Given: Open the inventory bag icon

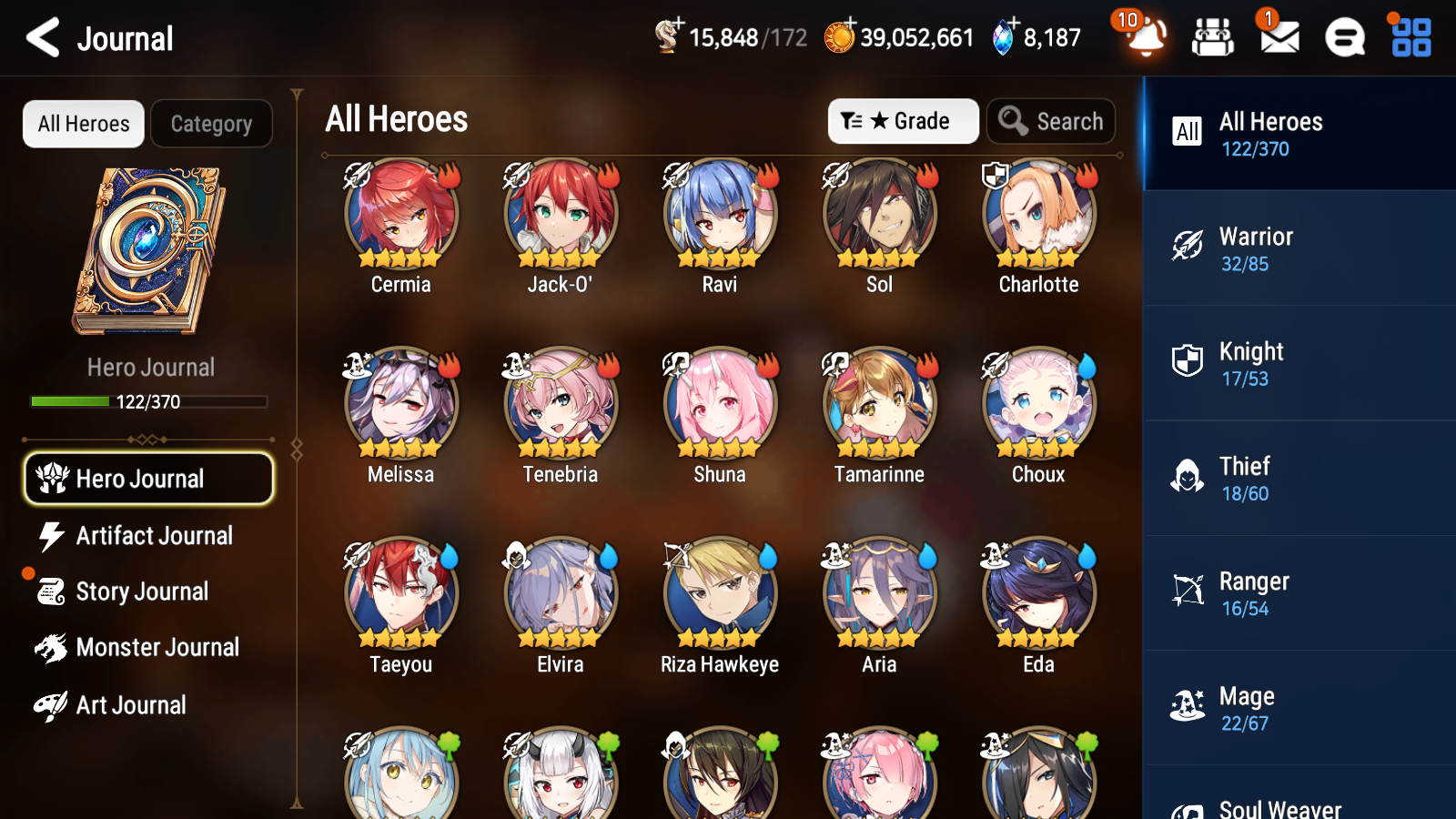Looking at the screenshot, I should tap(1212, 38).
